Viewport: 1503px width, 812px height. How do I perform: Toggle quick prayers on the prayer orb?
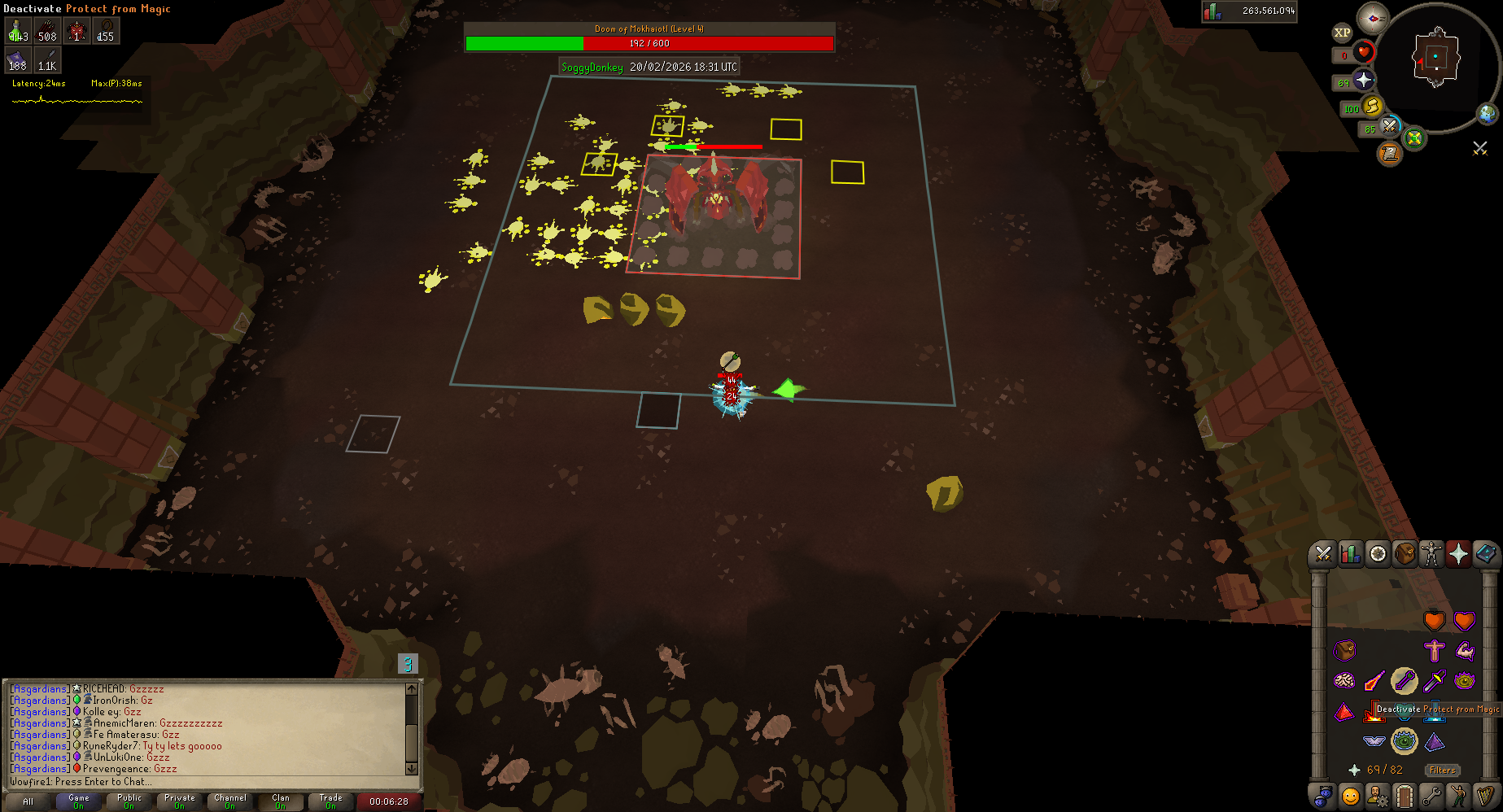click(1364, 81)
